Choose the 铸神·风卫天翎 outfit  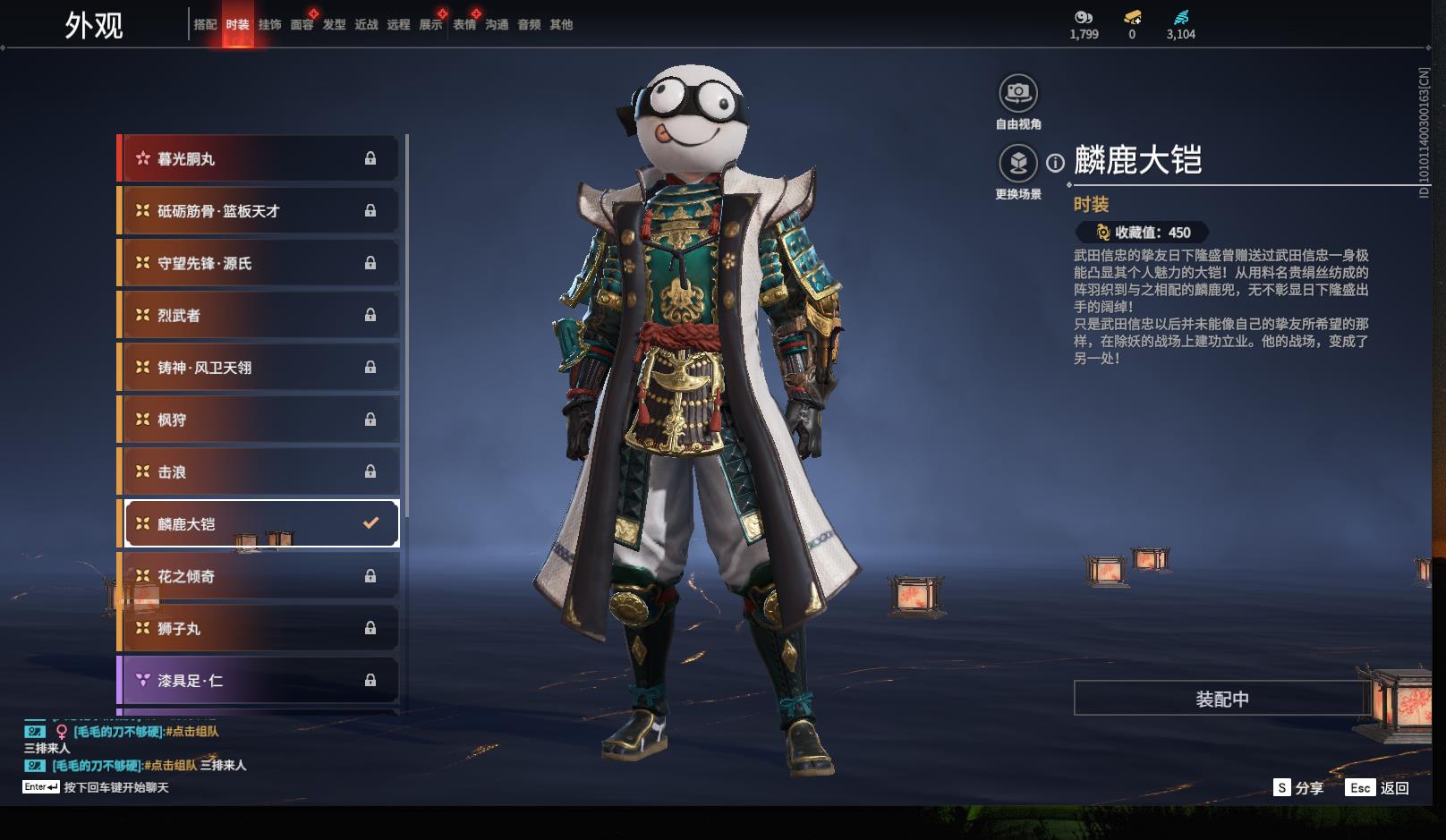[259, 368]
